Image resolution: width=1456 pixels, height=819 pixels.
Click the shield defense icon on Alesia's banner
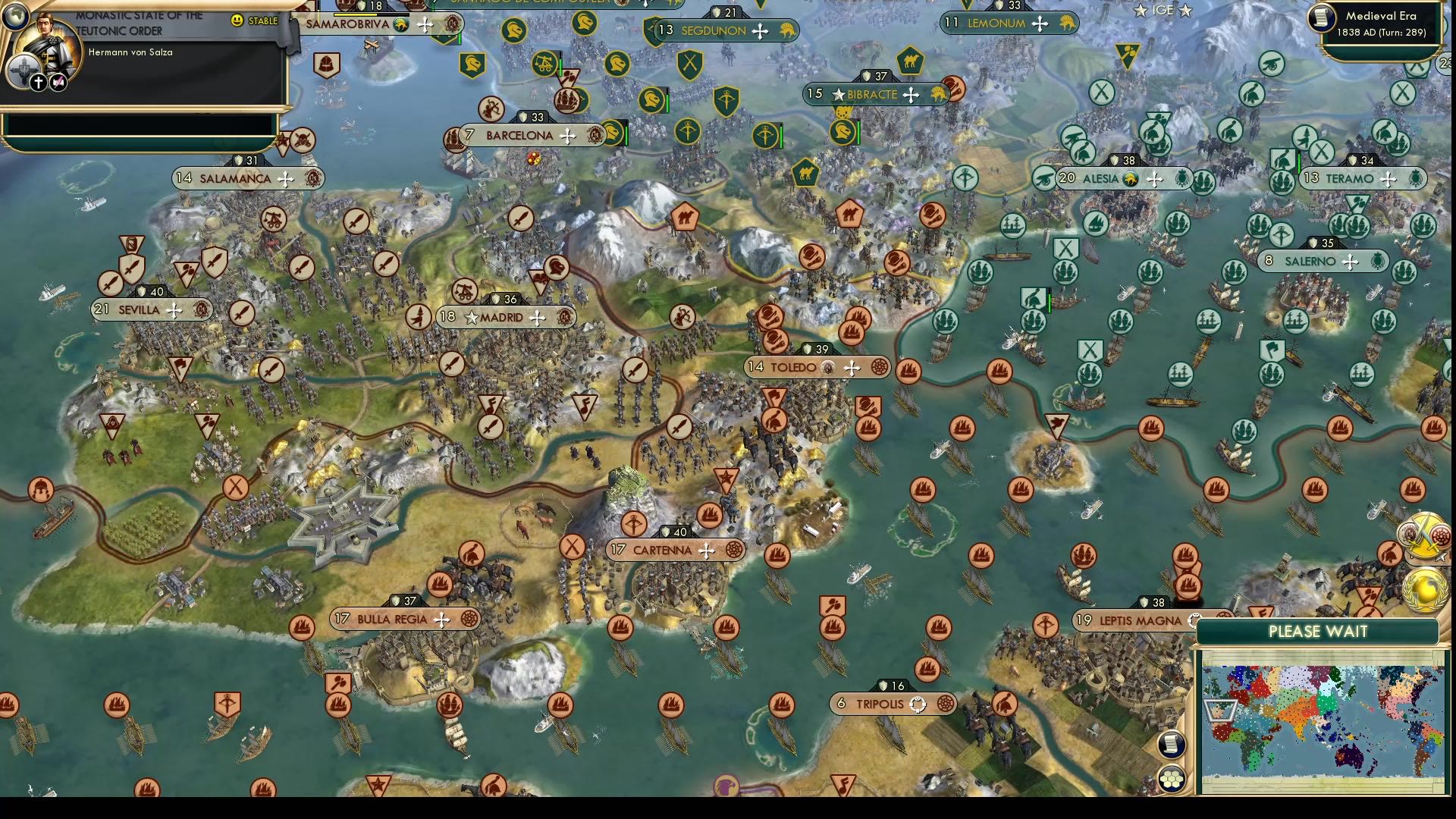click(x=1116, y=160)
